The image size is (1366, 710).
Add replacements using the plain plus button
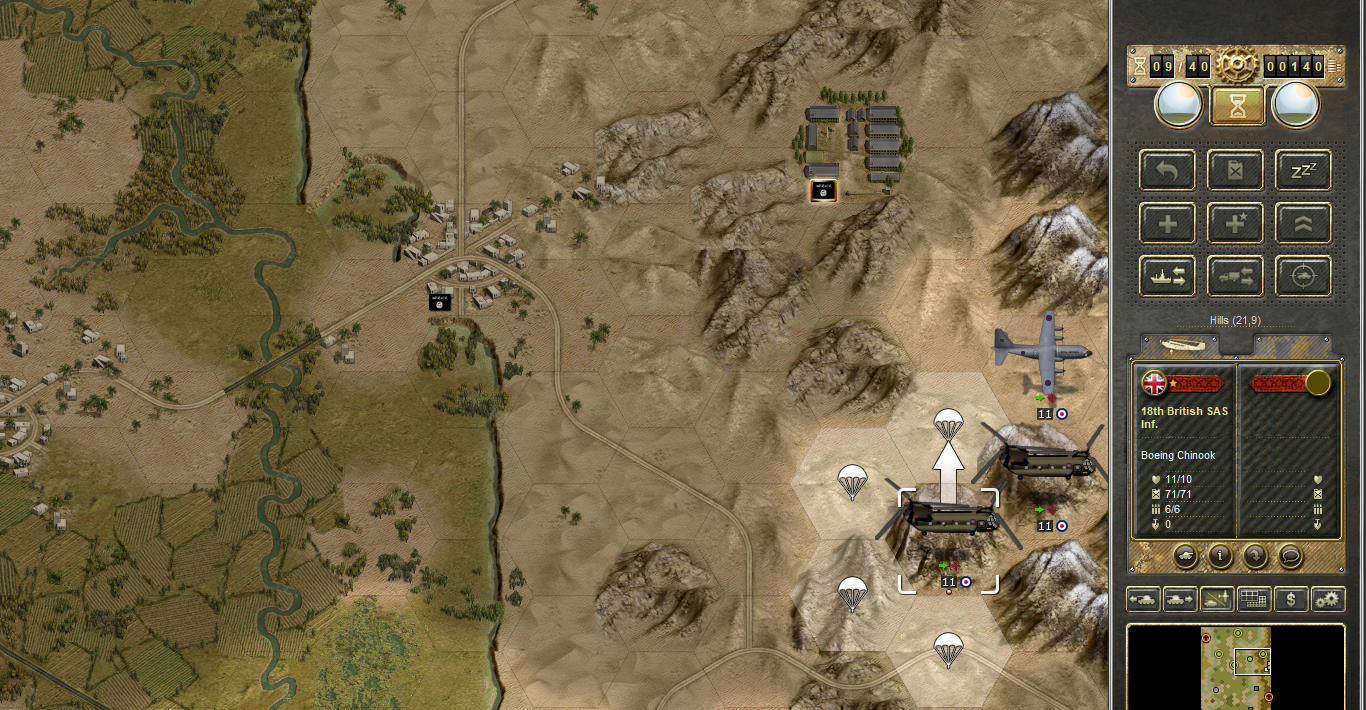pos(1167,223)
